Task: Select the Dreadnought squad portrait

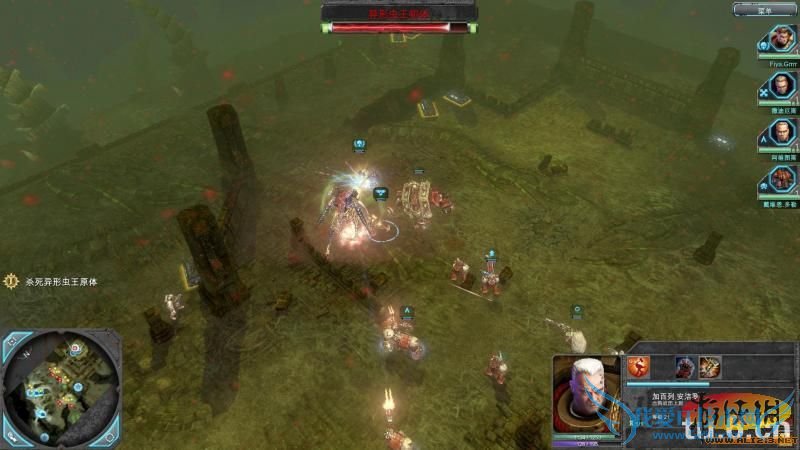Action: coord(780,179)
